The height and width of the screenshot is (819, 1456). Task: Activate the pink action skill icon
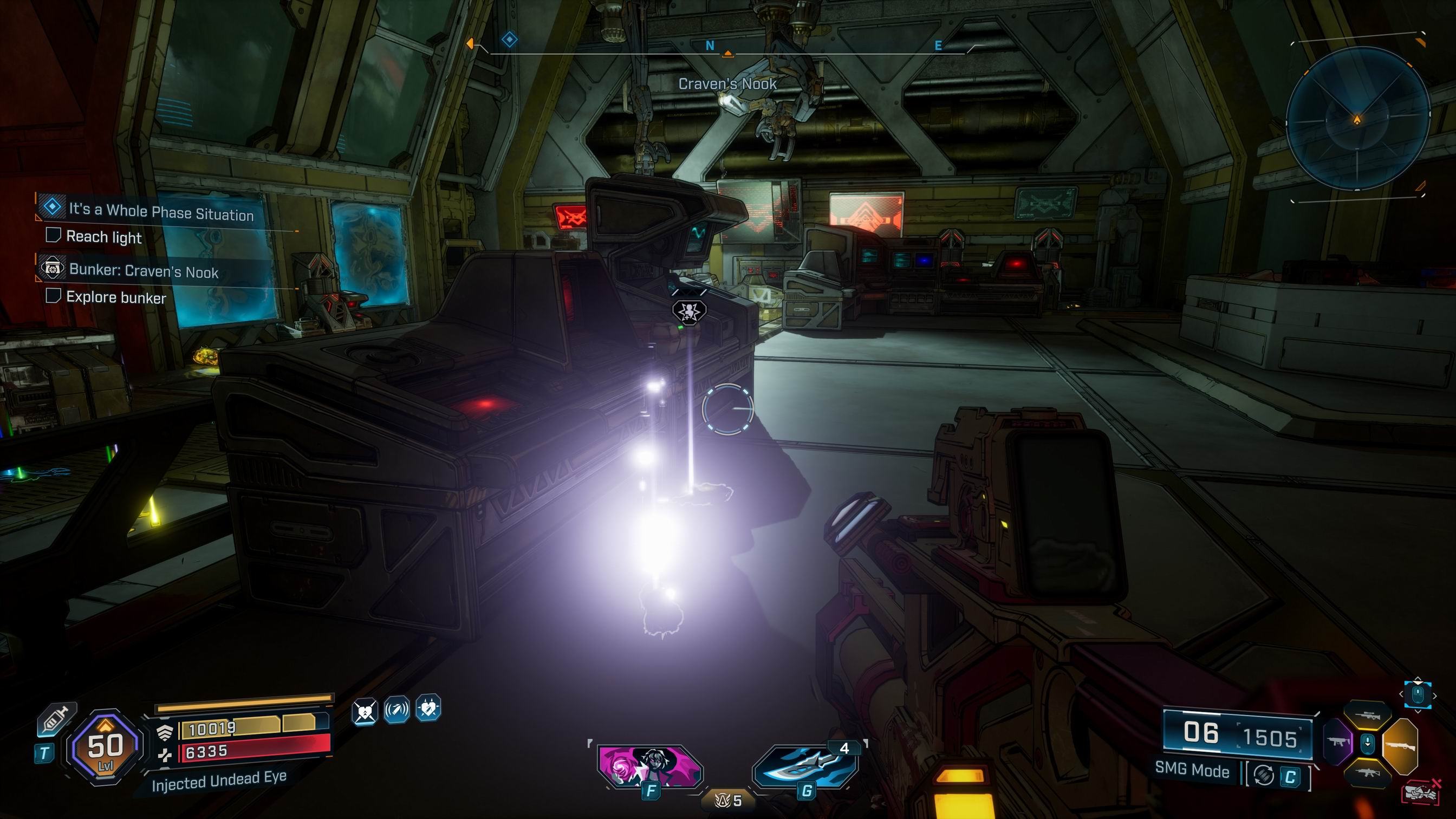click(x=650, y=766)
